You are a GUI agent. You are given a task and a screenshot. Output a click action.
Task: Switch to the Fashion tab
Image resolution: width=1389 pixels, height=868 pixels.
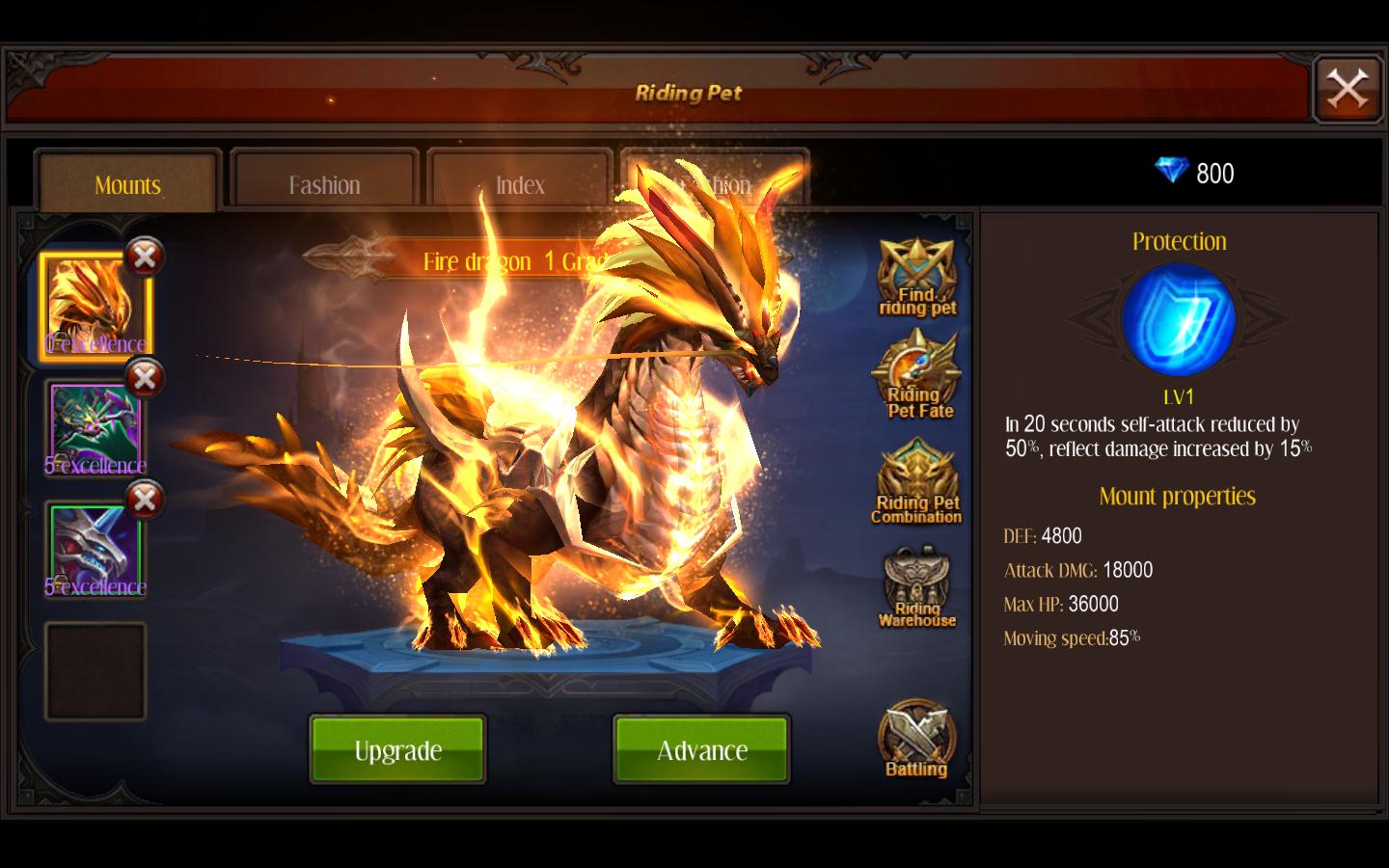[323, 184]
